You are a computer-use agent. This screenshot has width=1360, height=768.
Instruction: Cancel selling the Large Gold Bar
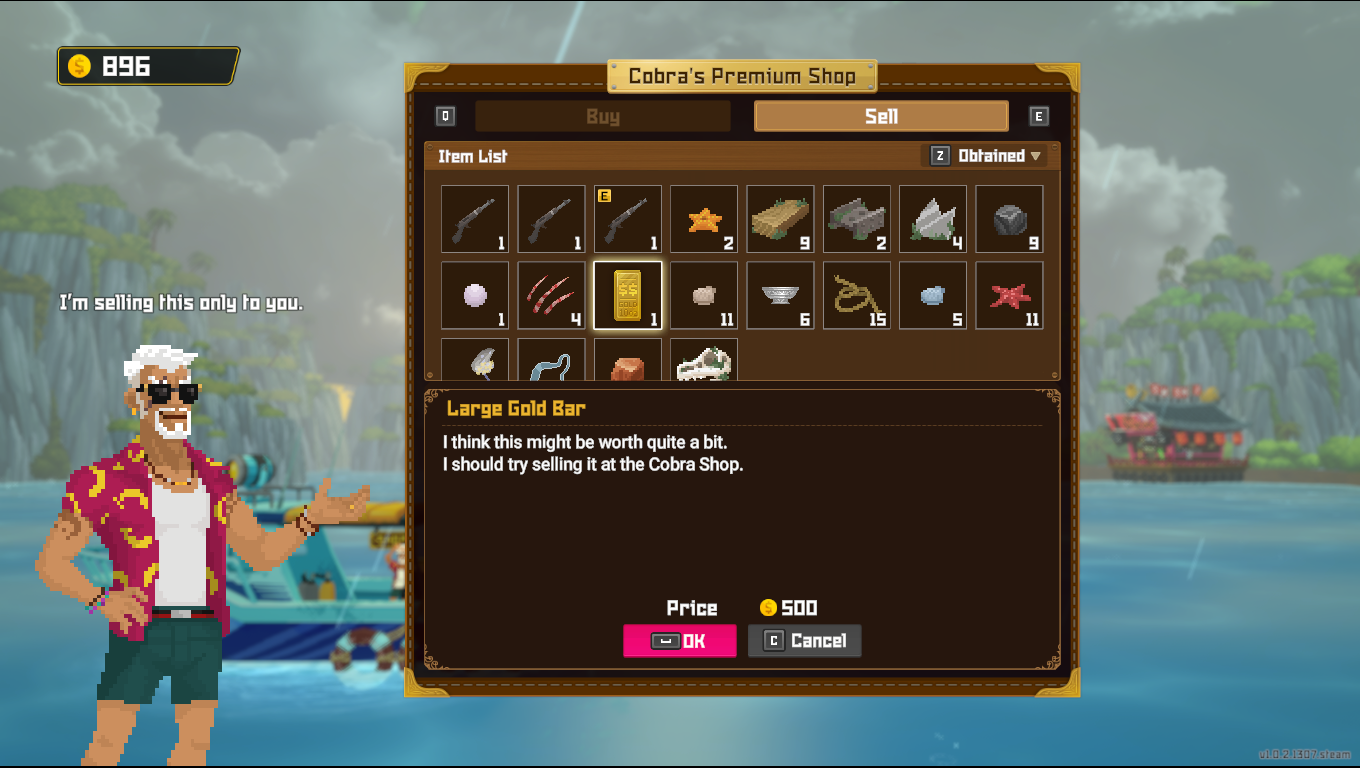point(805,641)
